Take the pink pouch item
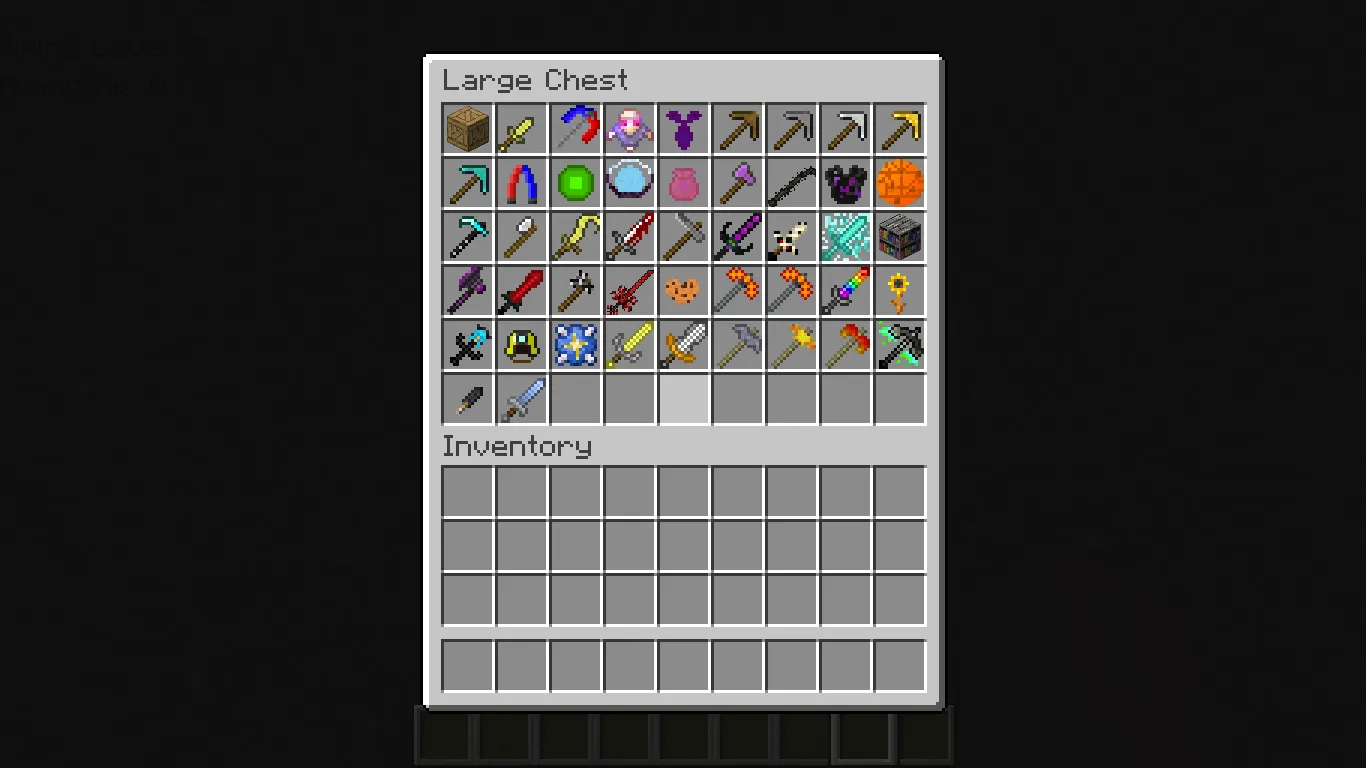The width and height of the screenshot is (1366, 768). coord(683,183)
